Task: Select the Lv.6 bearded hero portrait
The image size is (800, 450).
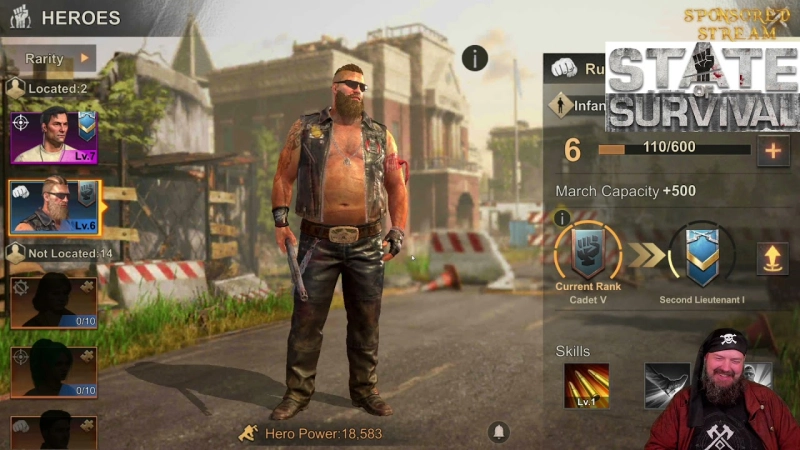Action: 54,207
